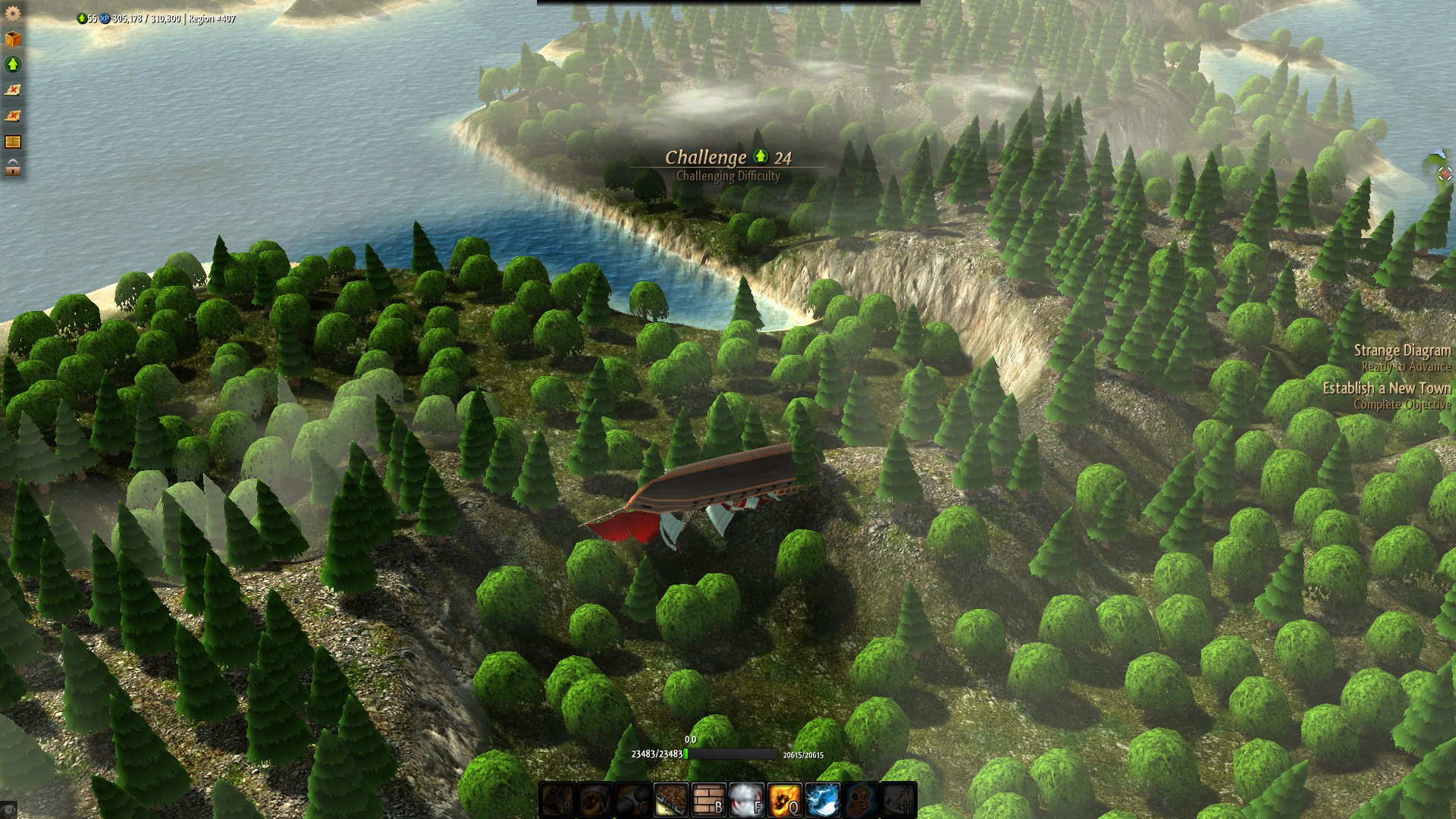Open the upper treasure map icon
This screenshot has width=1456, height=819.
coord(14,91)
